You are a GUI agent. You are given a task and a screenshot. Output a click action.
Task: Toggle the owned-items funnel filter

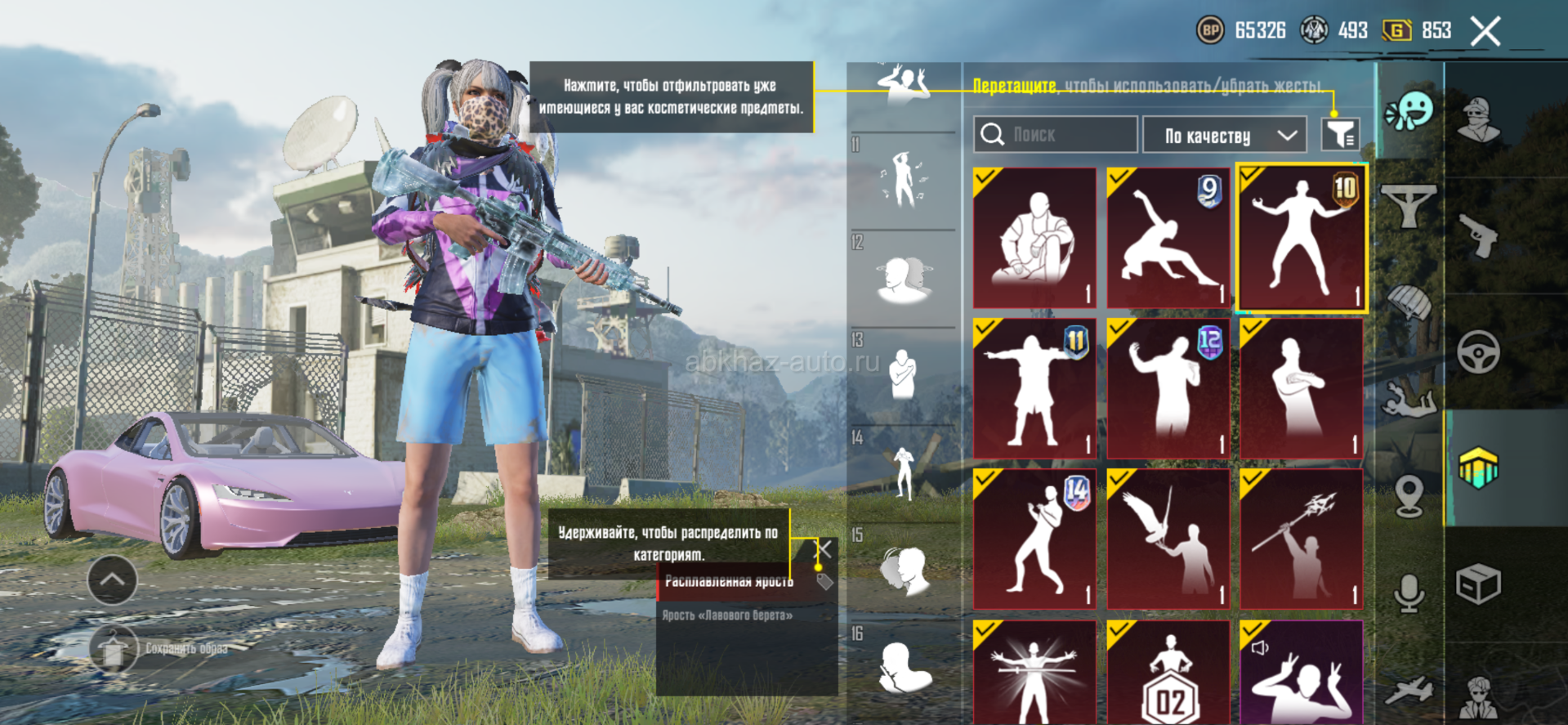click(1340, 135)
